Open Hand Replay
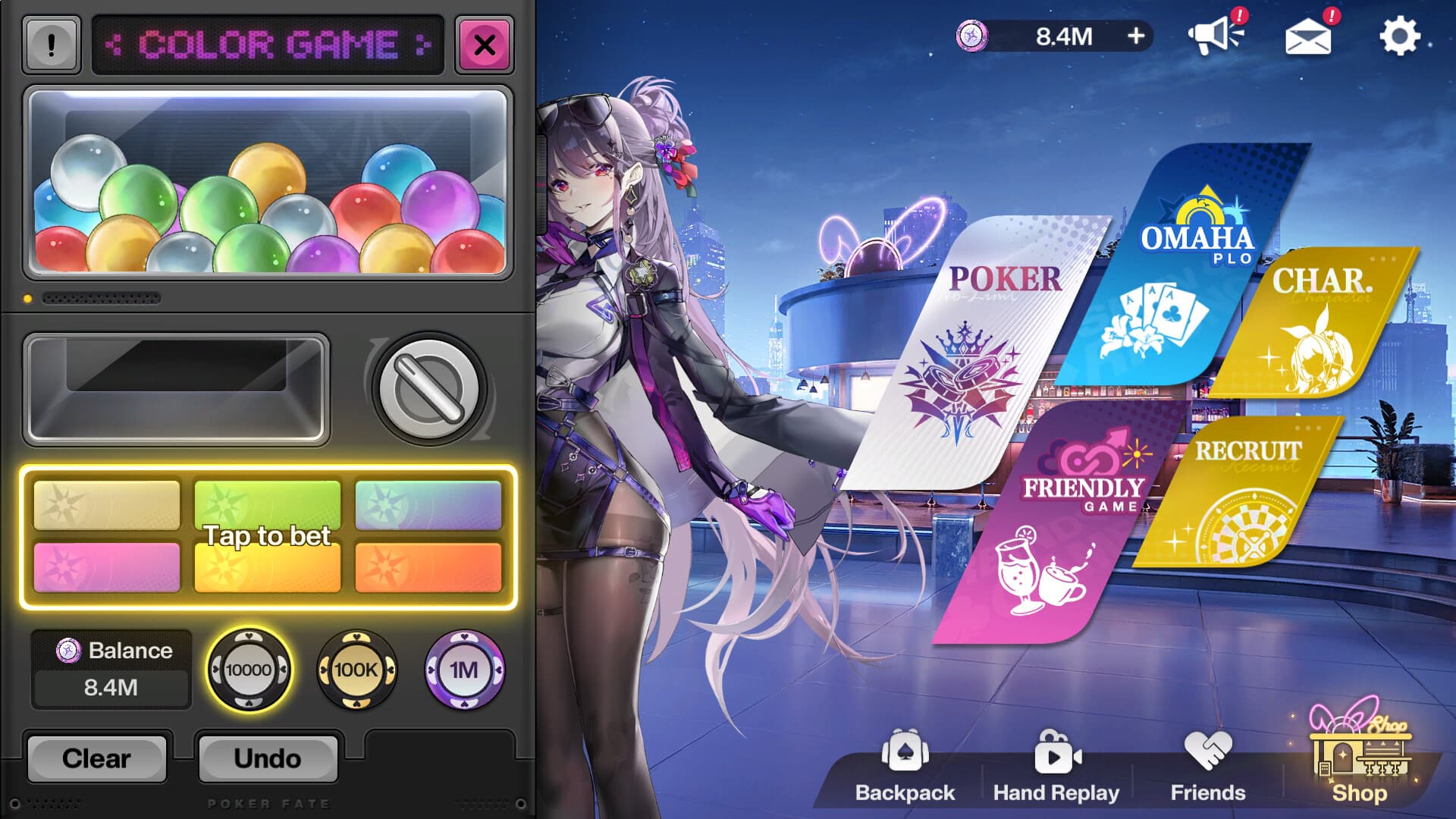The height and width of the screenshot is (819, 1456). pos(1056,766)
